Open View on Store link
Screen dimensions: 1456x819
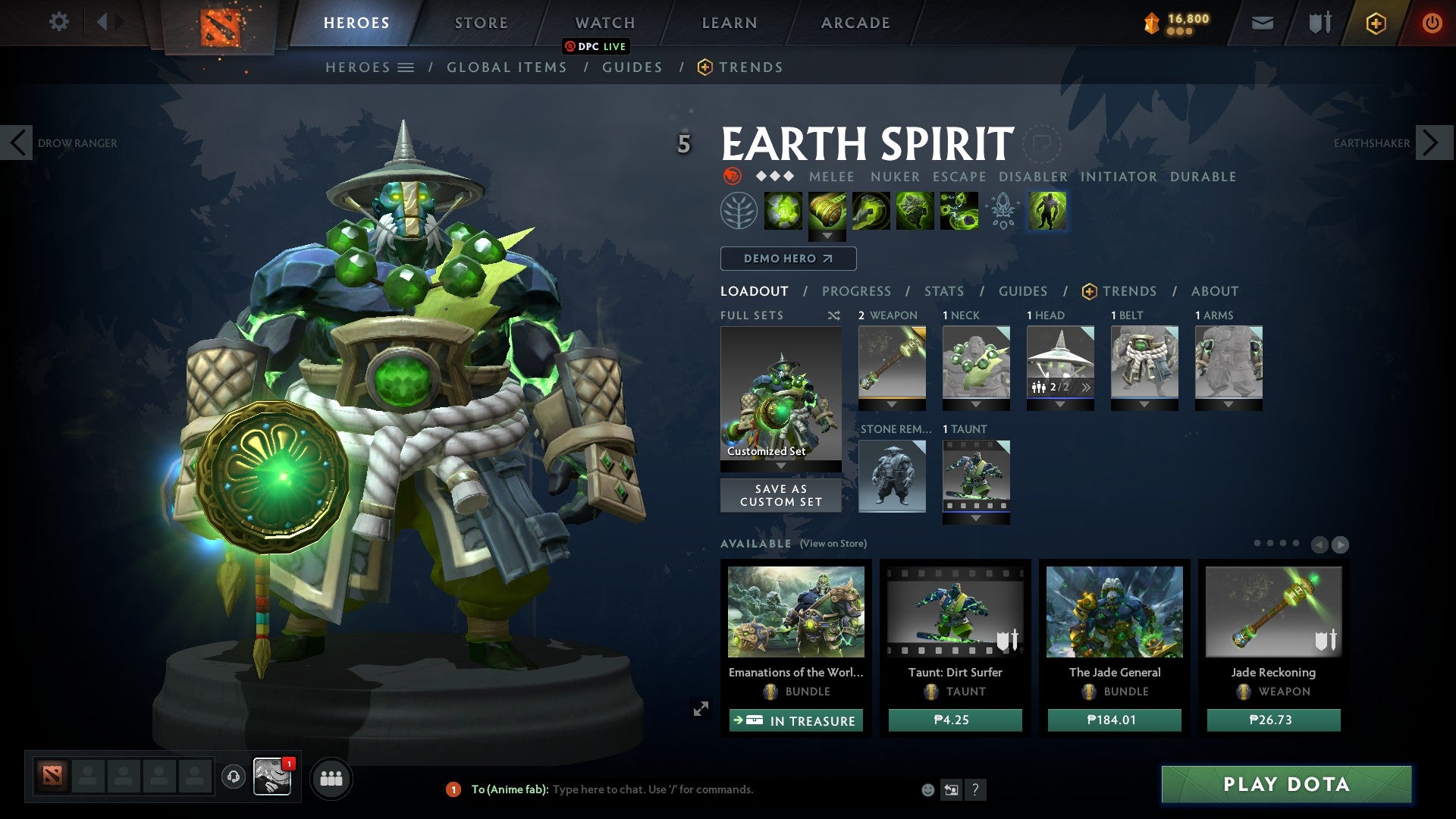pos(834,543)
